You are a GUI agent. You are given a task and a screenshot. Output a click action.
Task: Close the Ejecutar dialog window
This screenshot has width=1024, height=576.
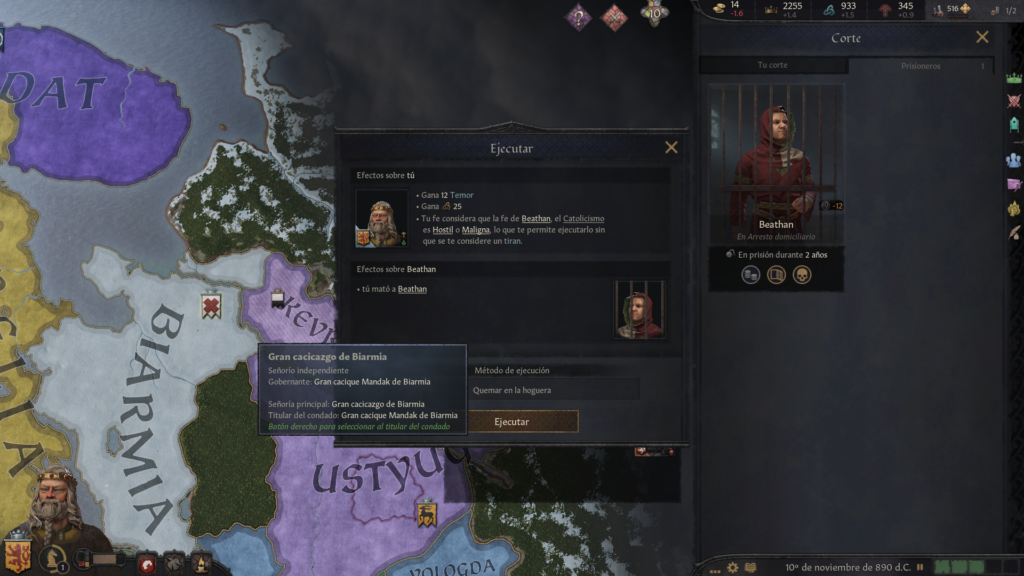pos(671,148)
